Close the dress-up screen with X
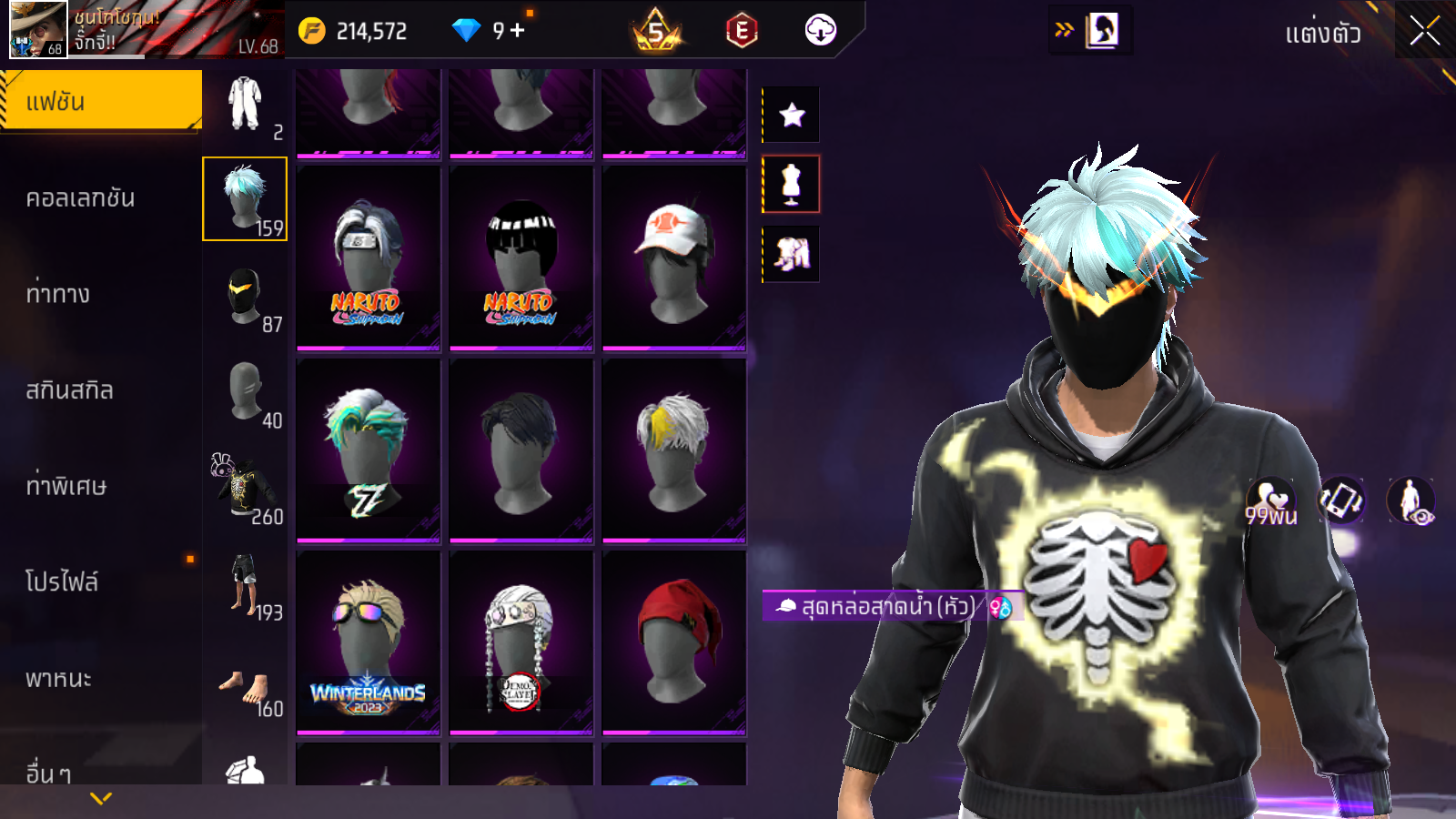The image size is (1456, 819). tap(1424, 32)
